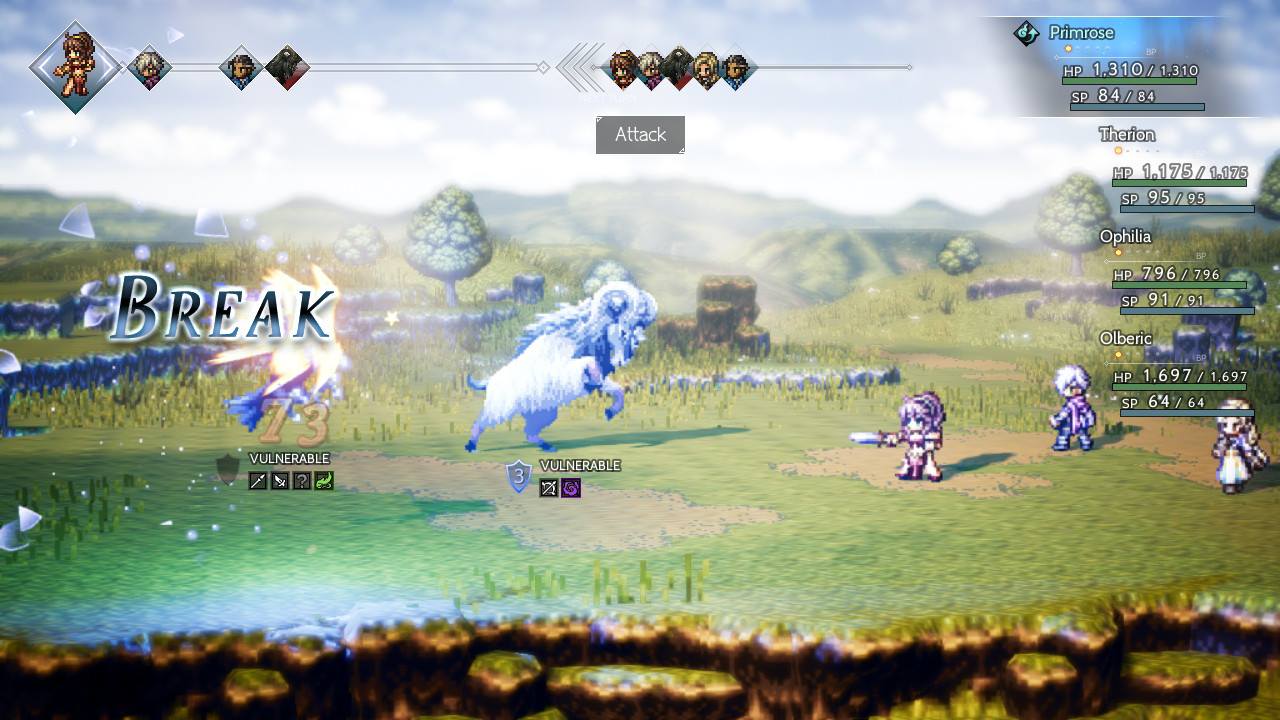Viewport: 1280px width, 720px height.
Task: Select the Attack command label
Action: click(640, 135)
